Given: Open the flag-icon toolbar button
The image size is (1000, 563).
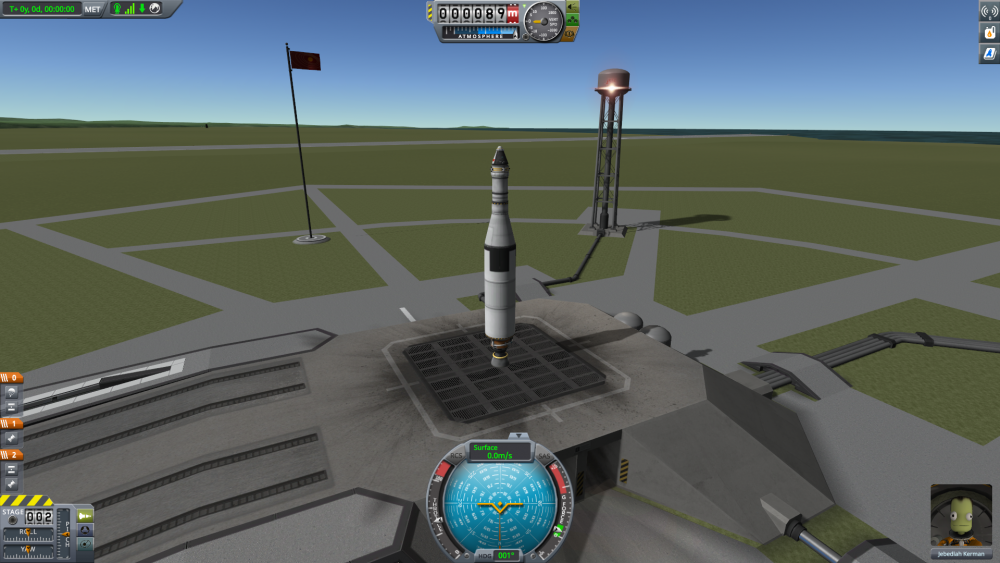Looking at the screenshot, I should click(988, 54).
